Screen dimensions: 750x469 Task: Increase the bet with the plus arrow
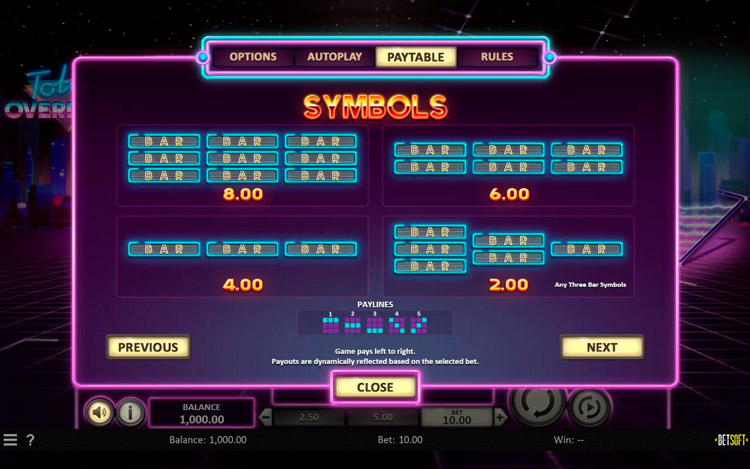pos(501,417)
